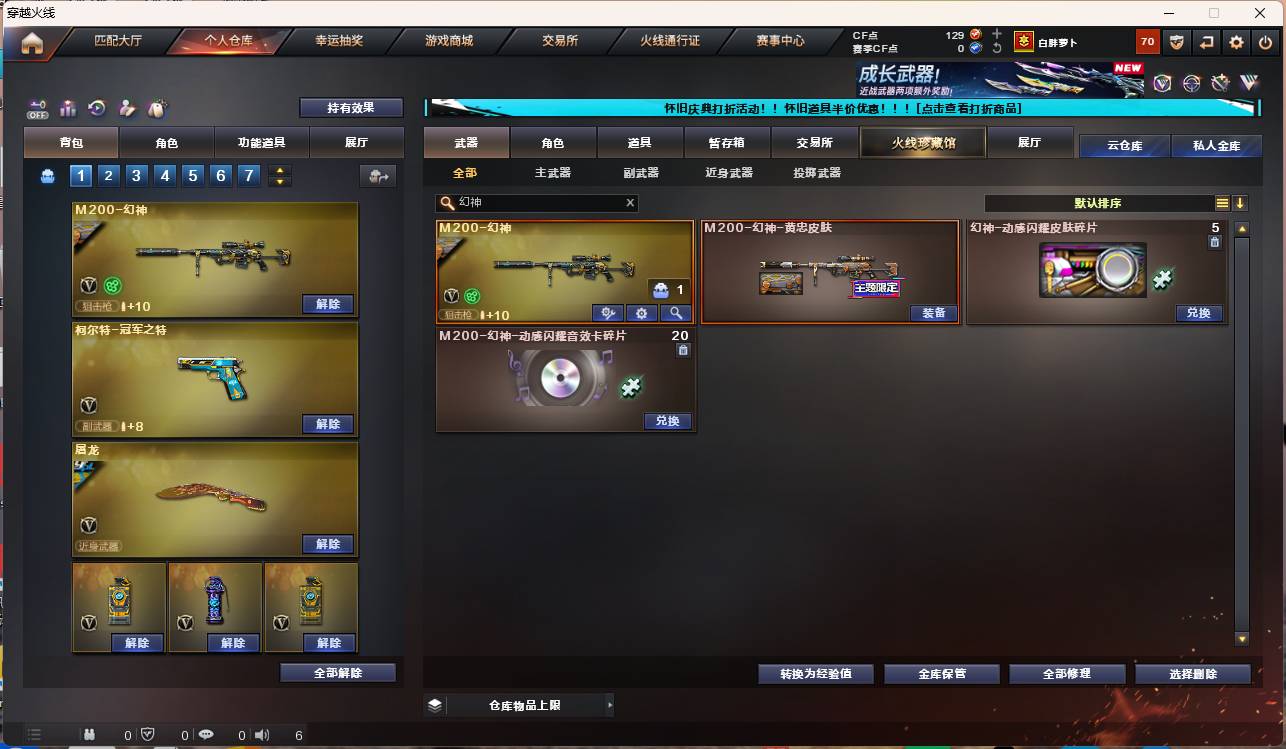Screen dimensions: 1286x749
Task: Open the weapon modification wrench icon on M200-幻神
Action: coord(608,313)
